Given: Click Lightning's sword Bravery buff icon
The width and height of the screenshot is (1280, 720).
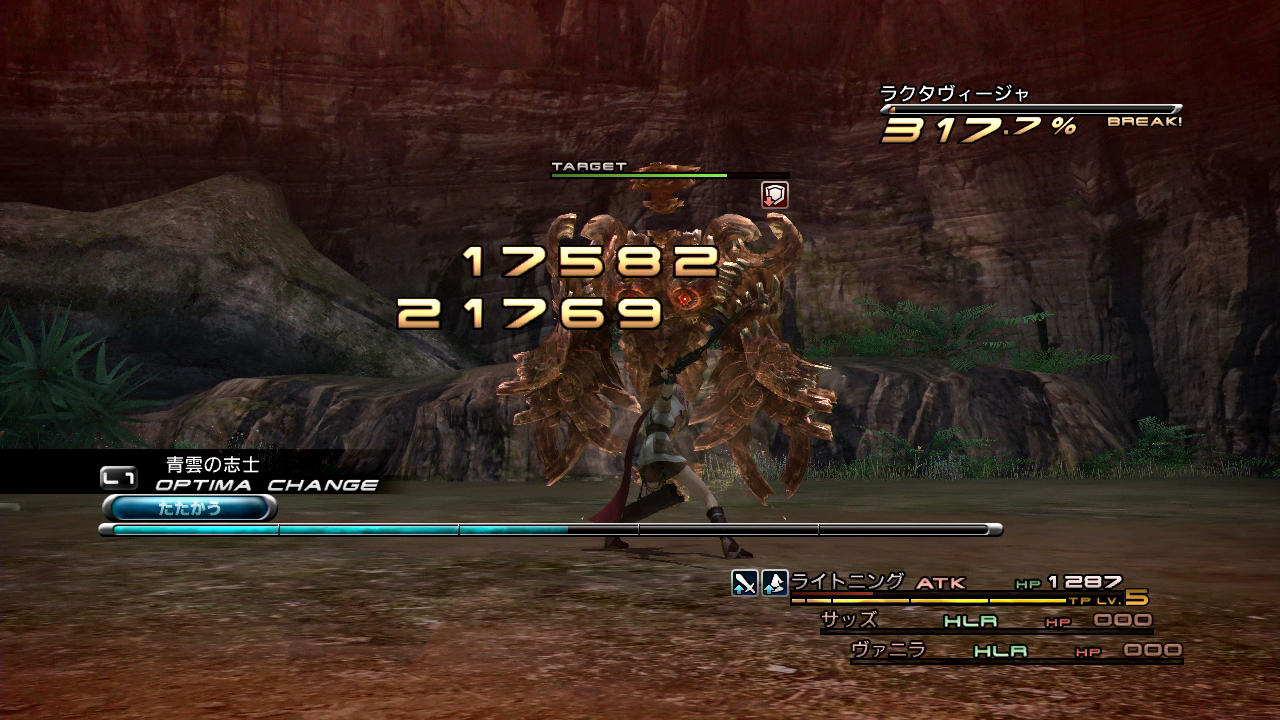Looking at the screenshot, I should (x=744, y=583).
